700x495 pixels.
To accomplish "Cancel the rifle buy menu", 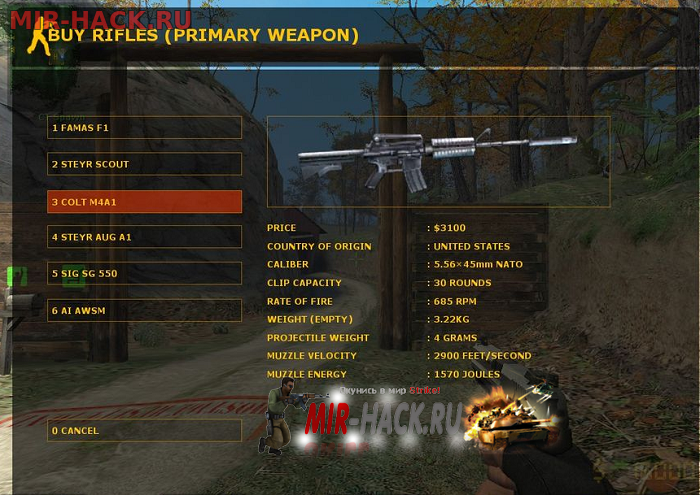I will [x=144, y=431].
